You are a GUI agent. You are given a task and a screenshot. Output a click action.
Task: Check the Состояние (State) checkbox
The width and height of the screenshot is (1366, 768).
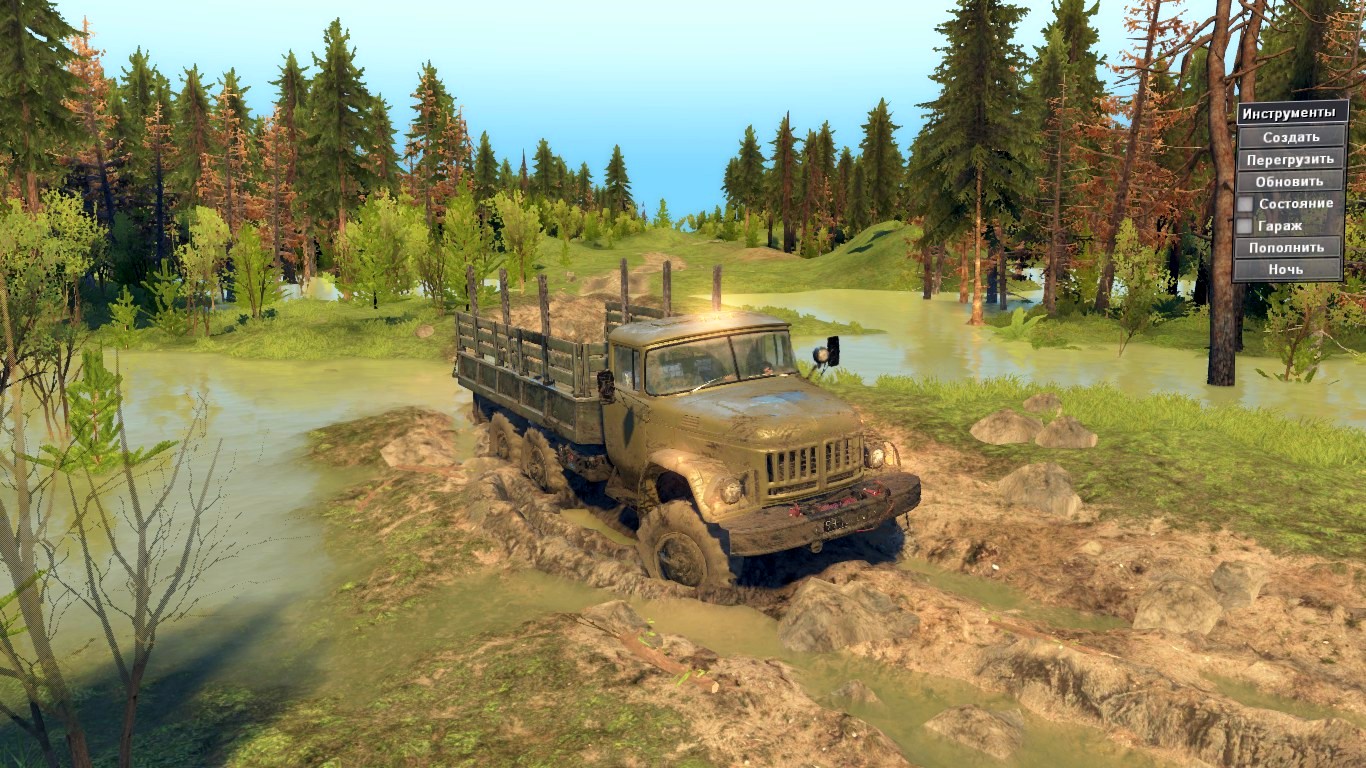point(1245,202)
